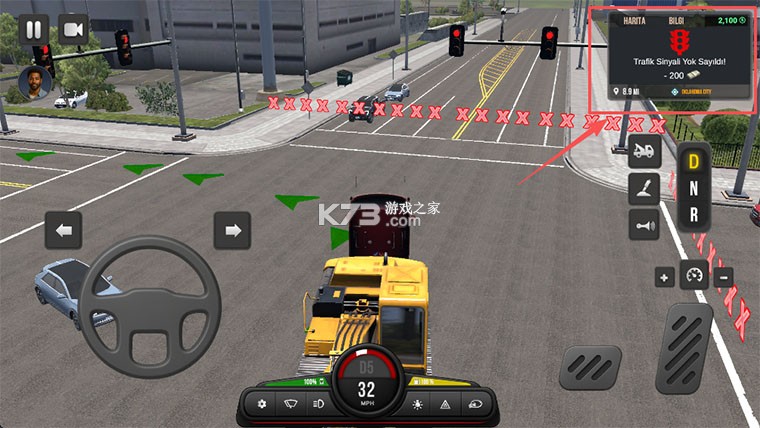Pause the game
The height and width of the screenshot is (428, 760).
click(33, 29)
